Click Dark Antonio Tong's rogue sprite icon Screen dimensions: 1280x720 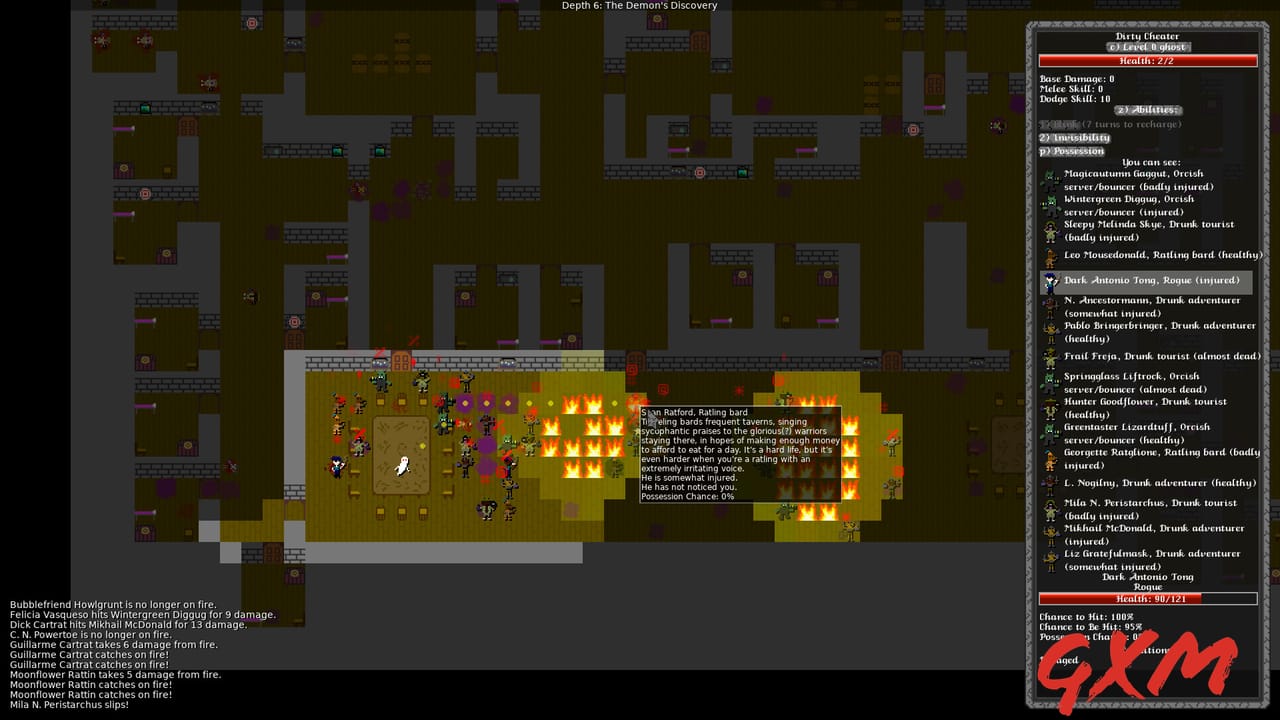coord(1048,281)
